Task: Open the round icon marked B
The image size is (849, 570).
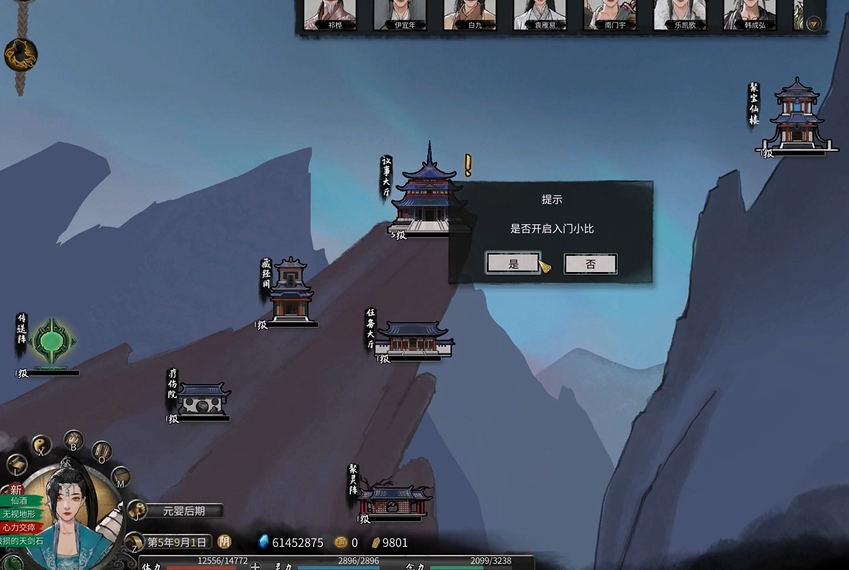Action: (x=73, y=440)
